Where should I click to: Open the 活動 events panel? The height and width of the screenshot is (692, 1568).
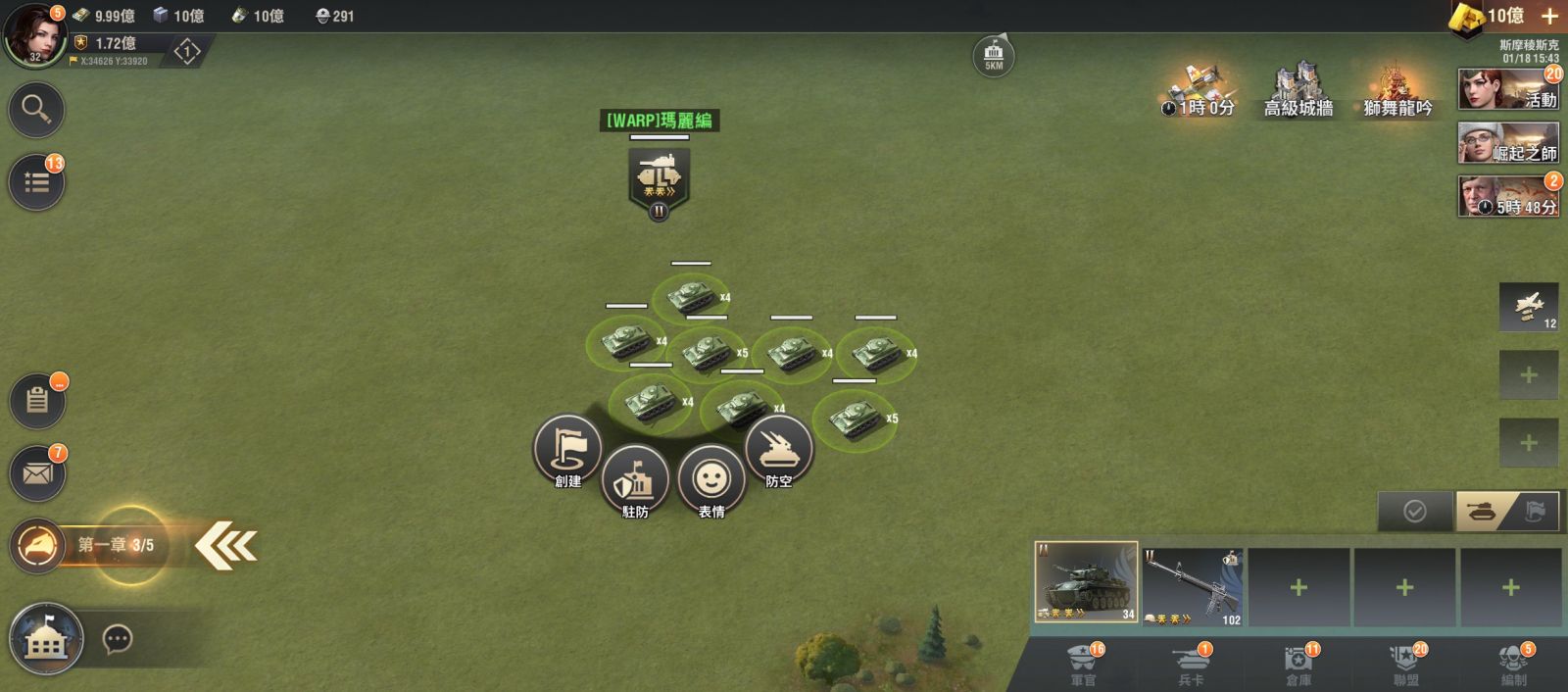1508,89
